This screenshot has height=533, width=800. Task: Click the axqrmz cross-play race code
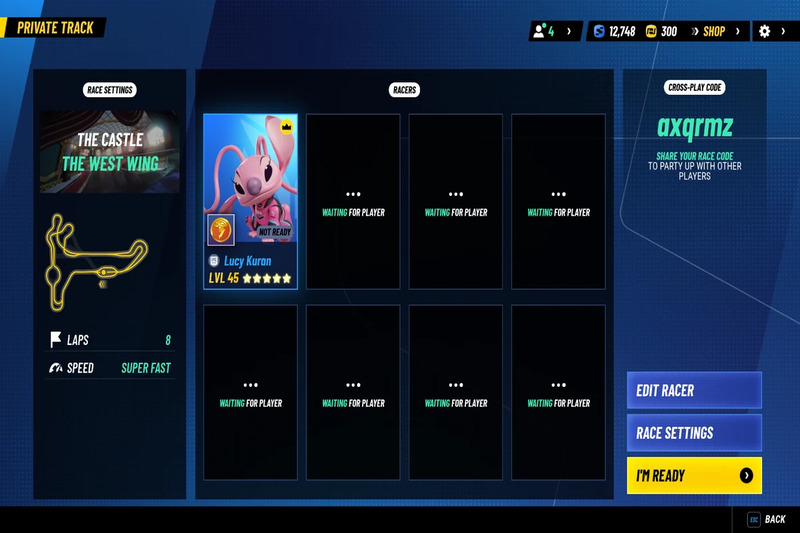click(x=694, y=127)
